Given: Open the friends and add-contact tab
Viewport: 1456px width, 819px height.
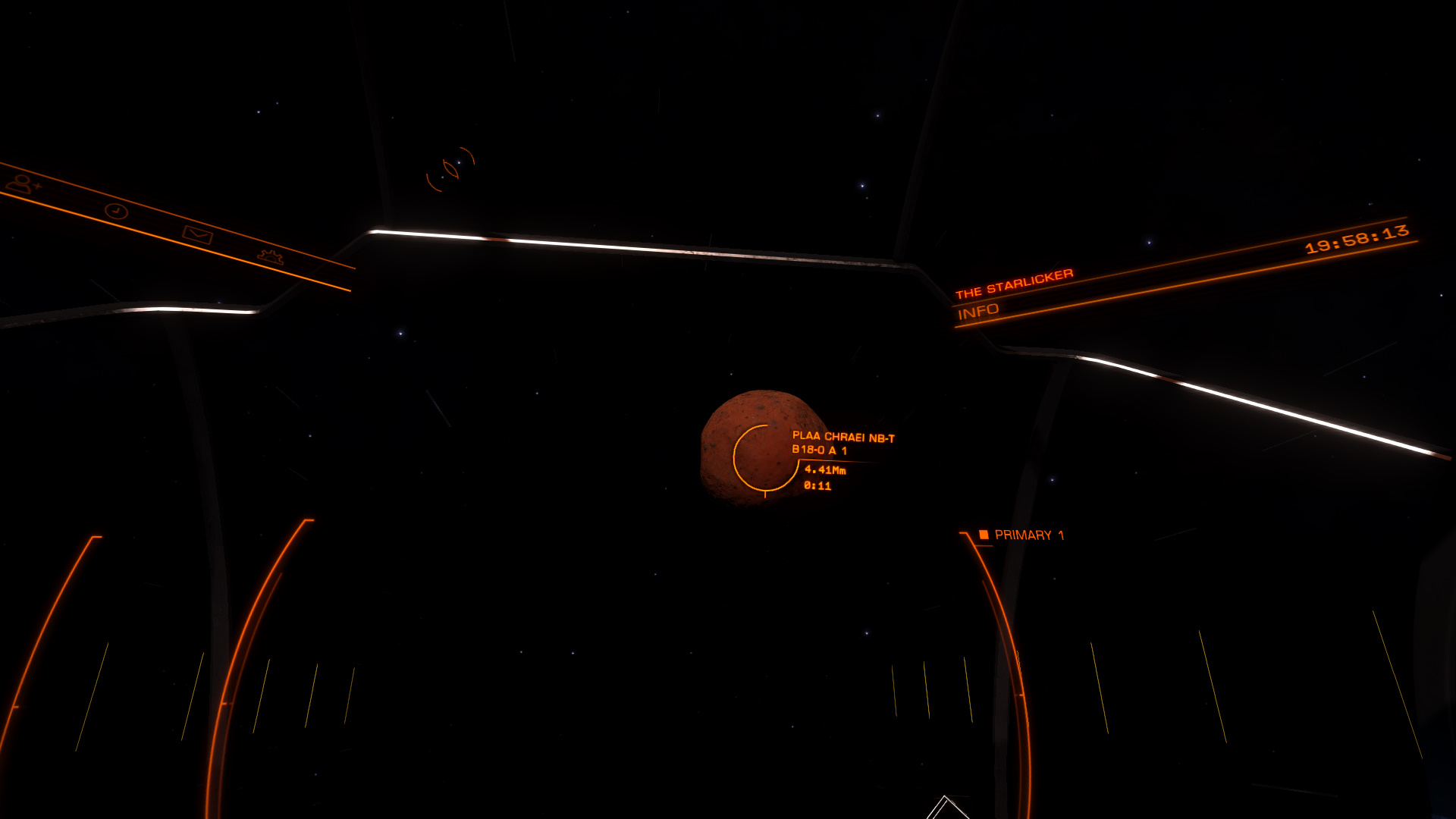Looking at the screenshot, I should 22,184.
